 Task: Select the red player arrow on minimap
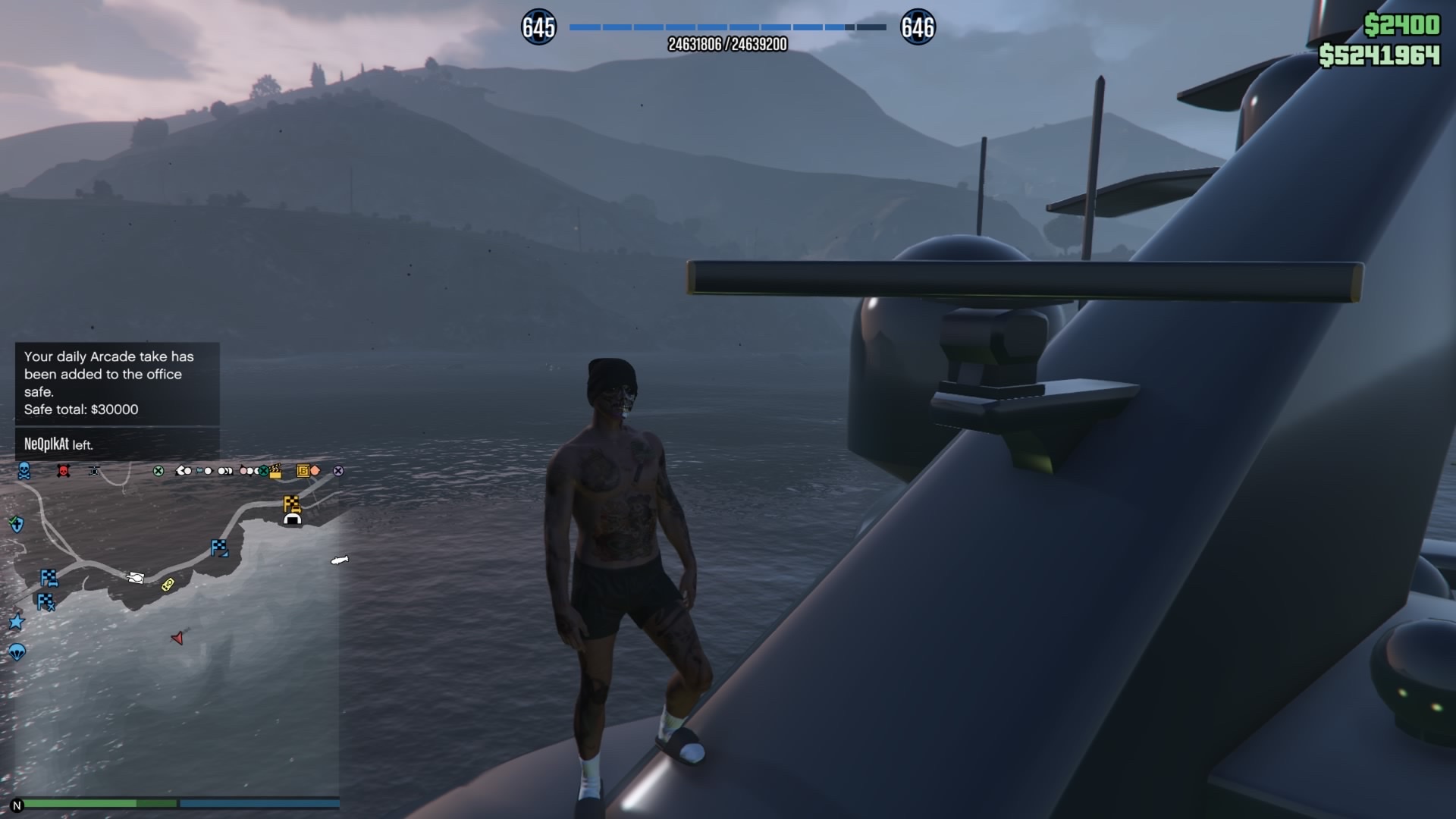177,639
